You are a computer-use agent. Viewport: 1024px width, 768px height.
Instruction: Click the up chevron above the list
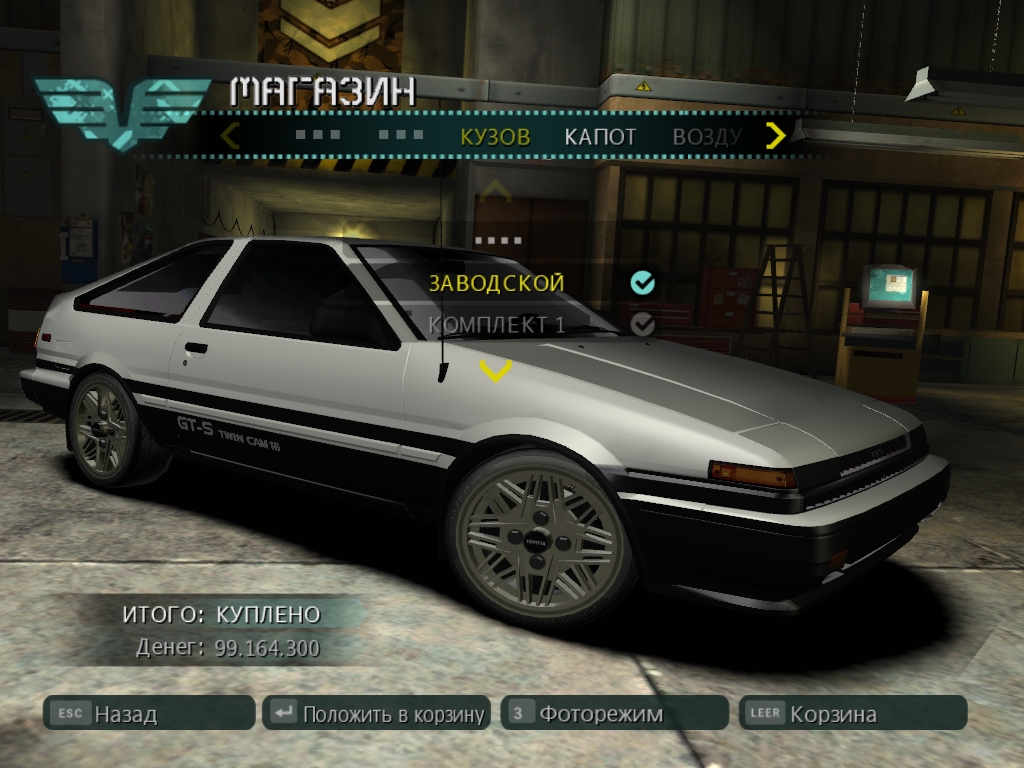(495, 189)
